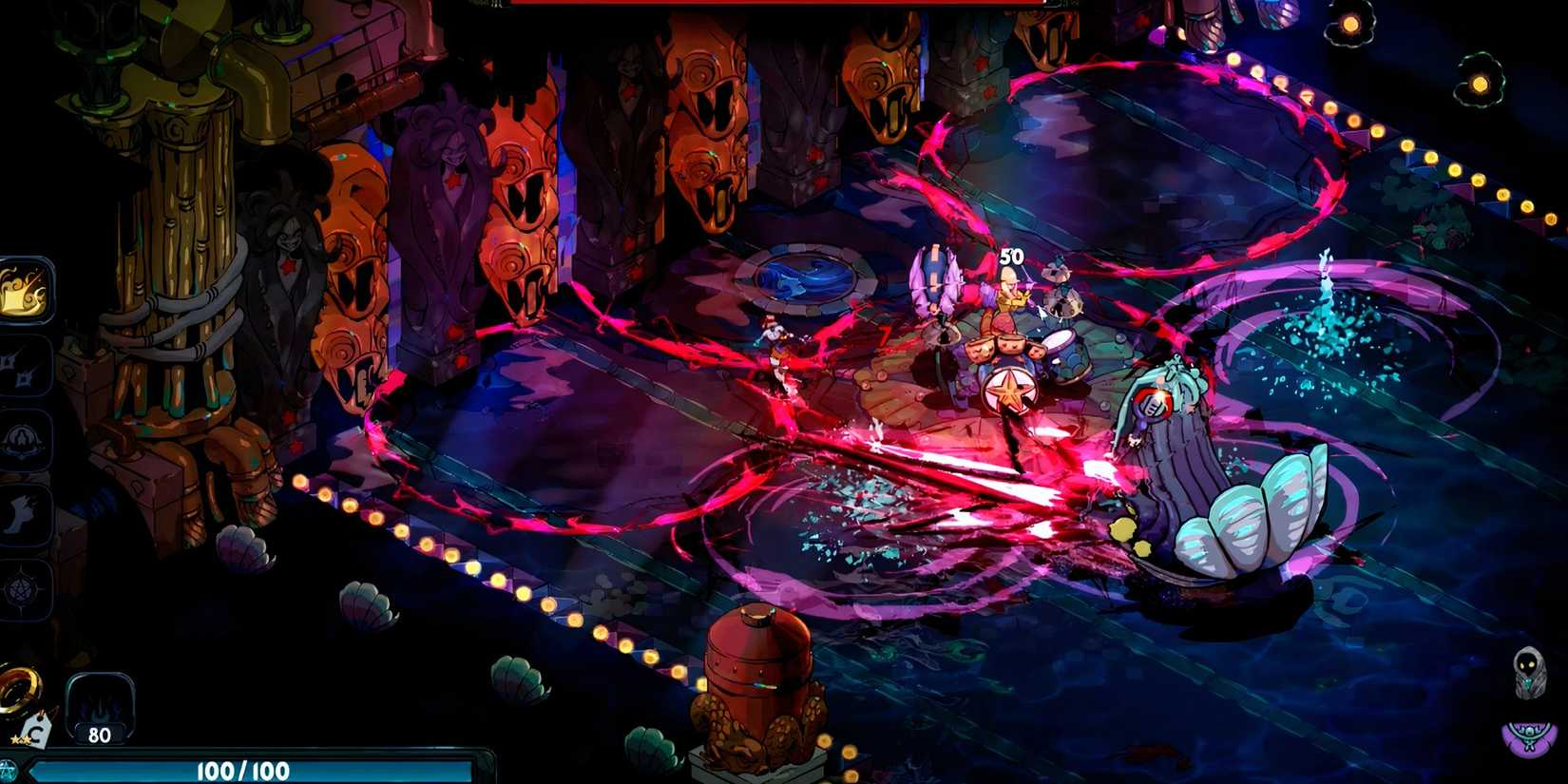Image resolution: width=1568 pixels, height=784 pixels.
Task: Select the purple keepsake emblem bottom right
Action: coord(1527,738)
